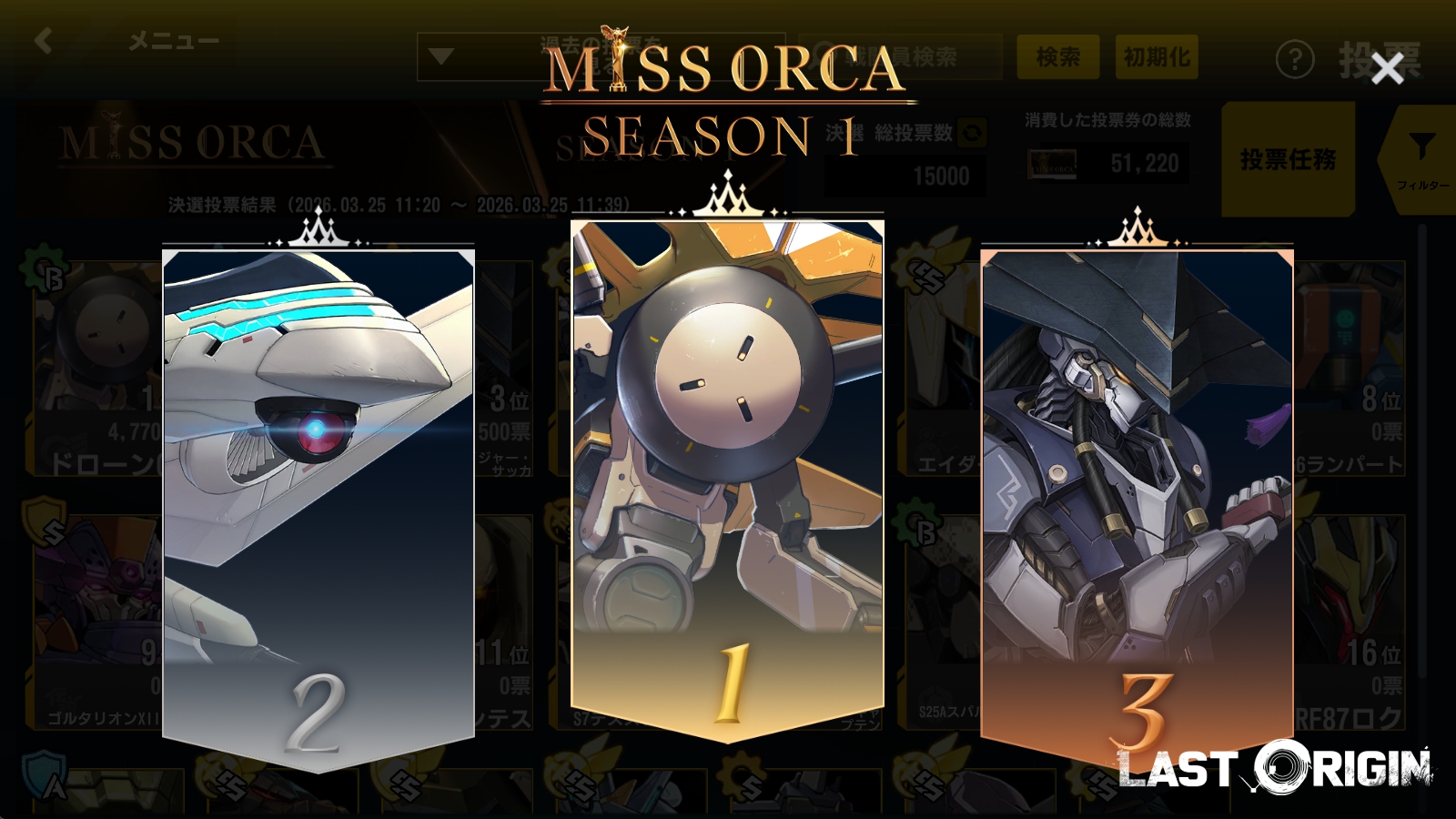Select the first place winner card
The width and height of the screenshot is (1456, 819).
pyautogui.click(x=727, y=473)
